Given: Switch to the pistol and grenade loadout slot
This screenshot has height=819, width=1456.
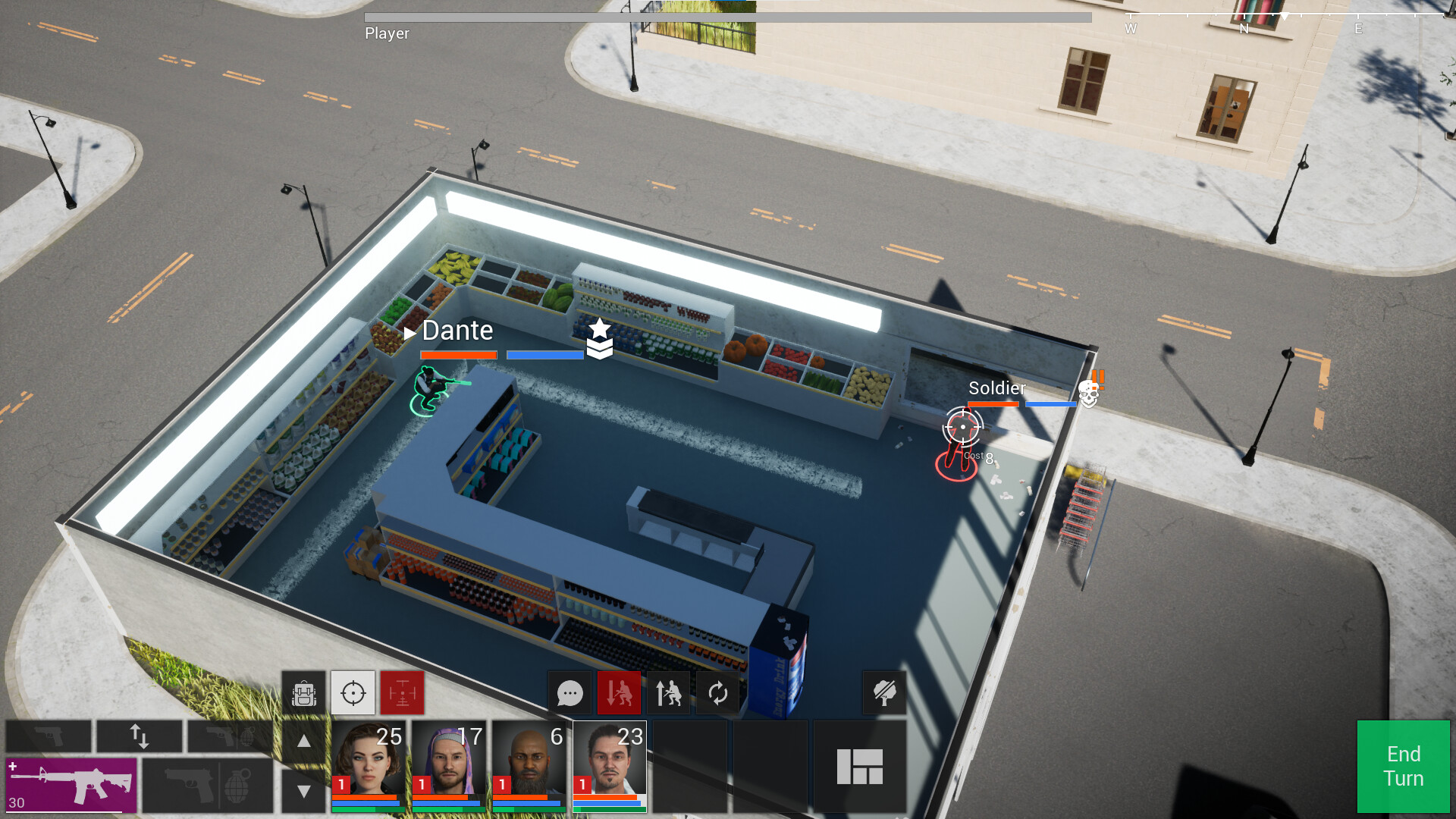Looking at the screenshot, I should click(206, 786).
